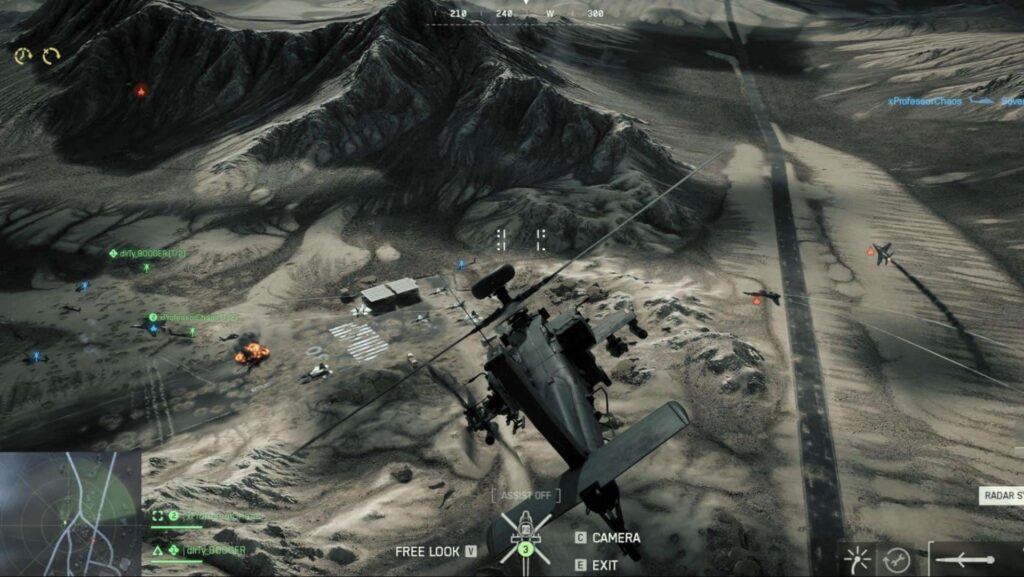Click the radar minimap
The image size is (1024, 577).
(x=70, y=513)
